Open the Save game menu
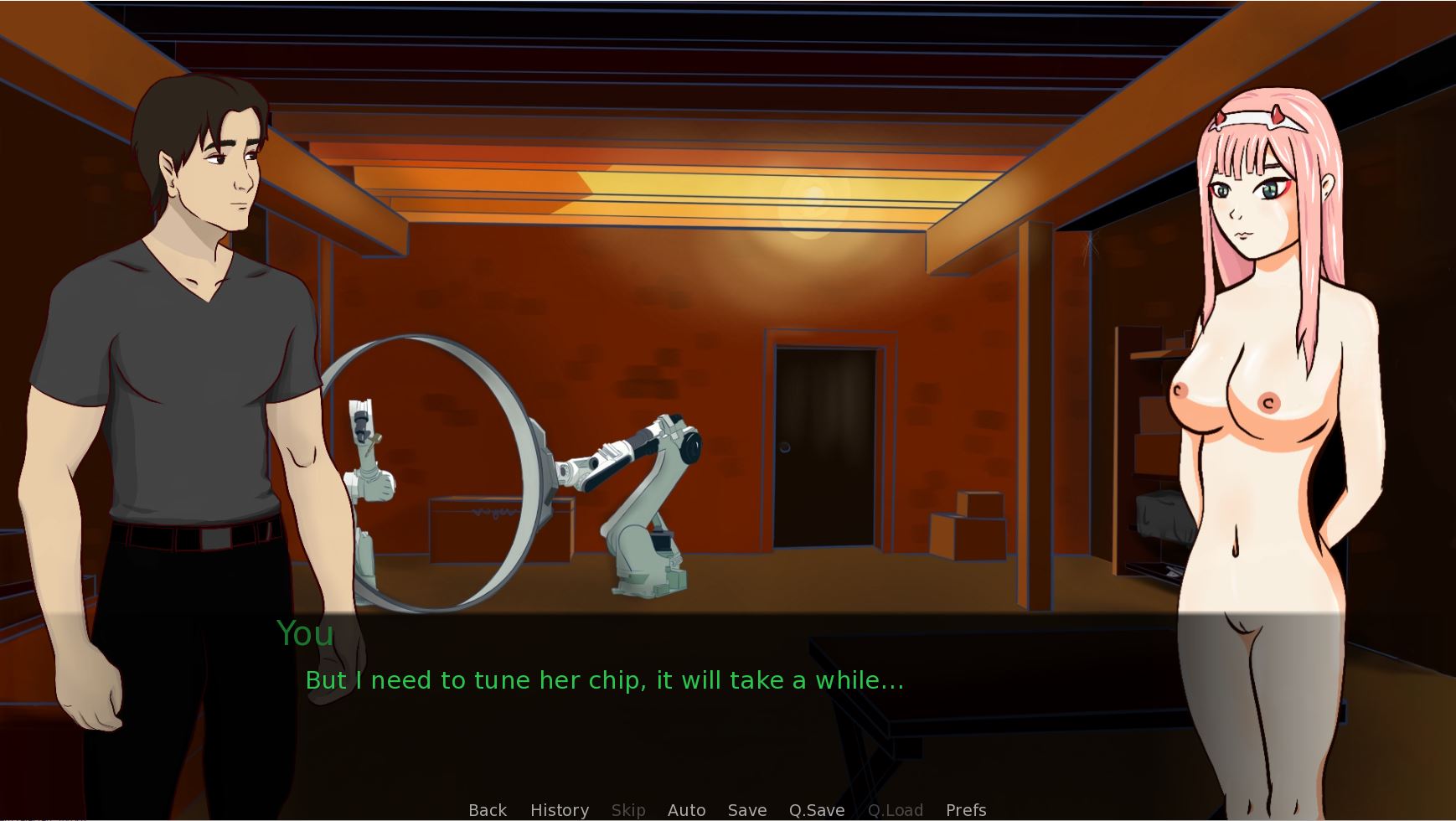This screenshot has height=821, width=1456. coord(747,810)
